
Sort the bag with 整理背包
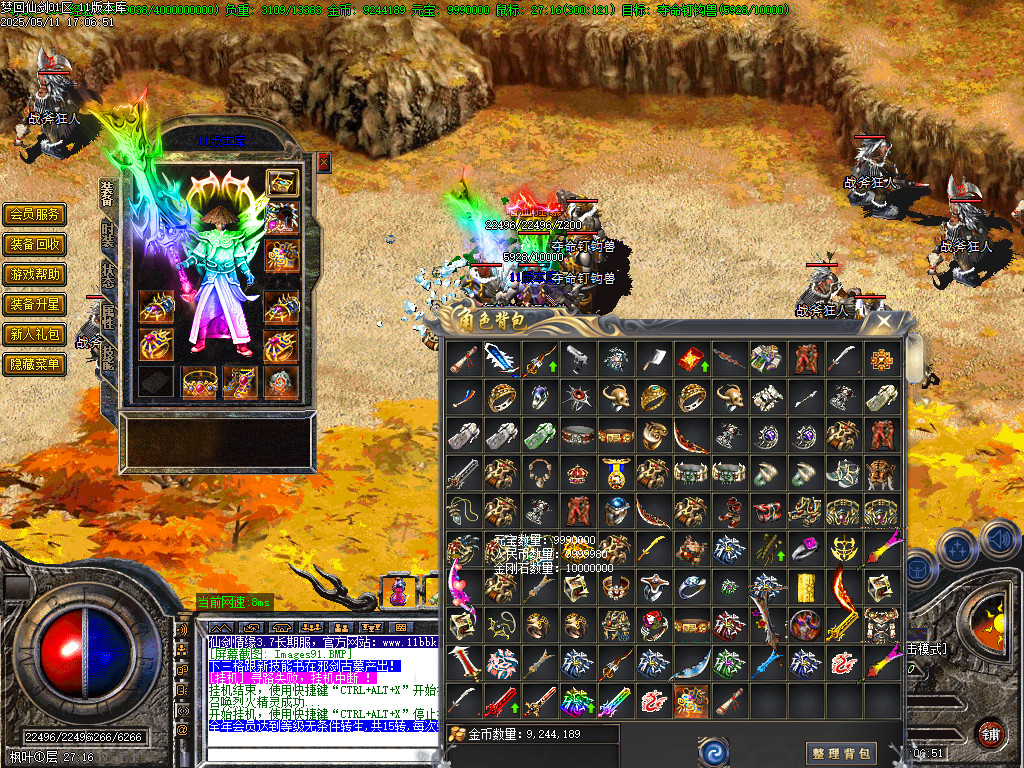point(842,753)
